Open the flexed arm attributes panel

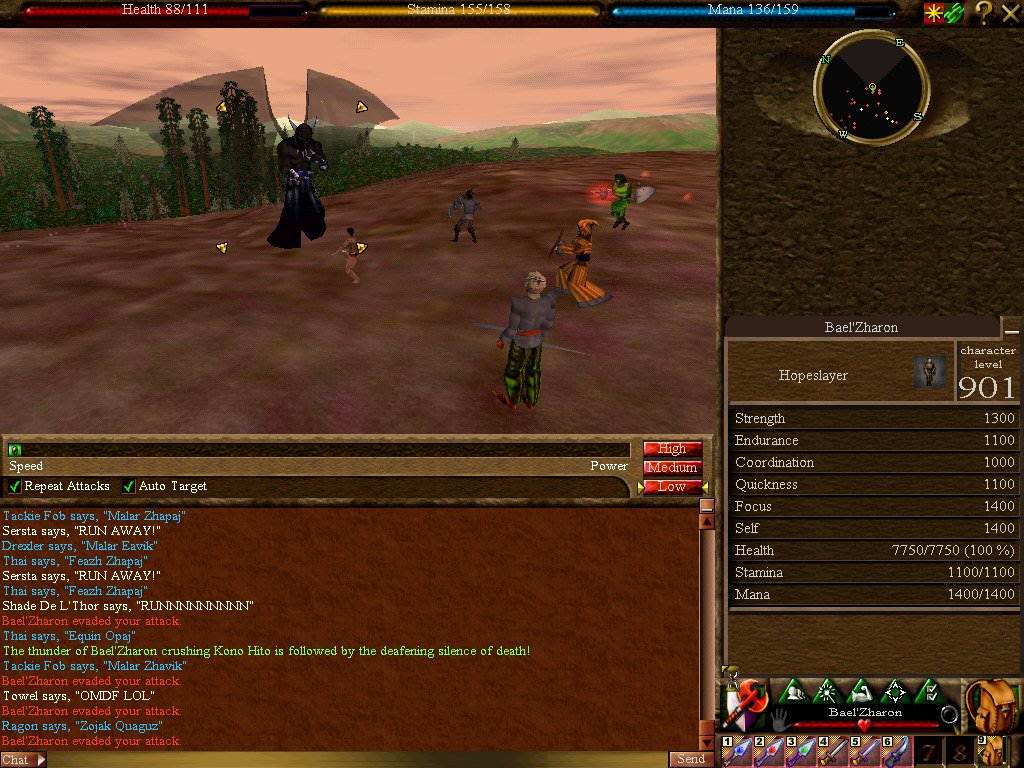[861, 691]
